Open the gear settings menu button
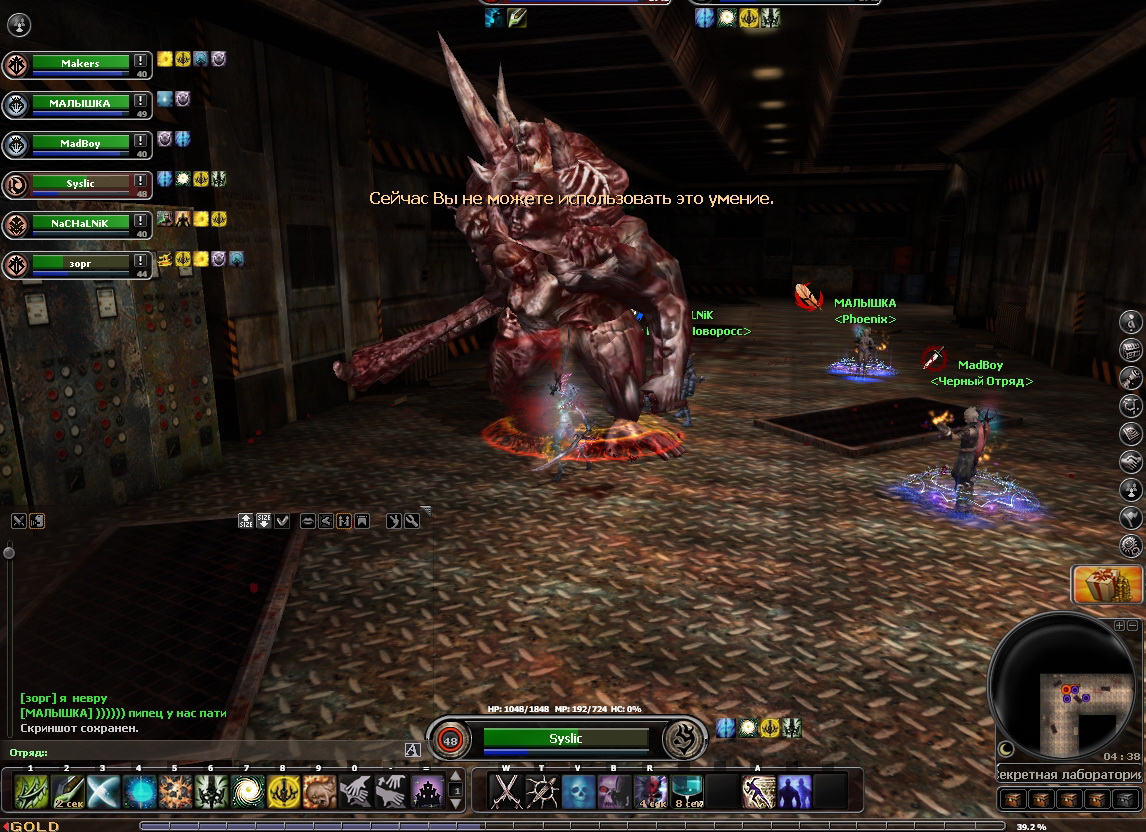The image size is (1146, 832). [1132, 545]
